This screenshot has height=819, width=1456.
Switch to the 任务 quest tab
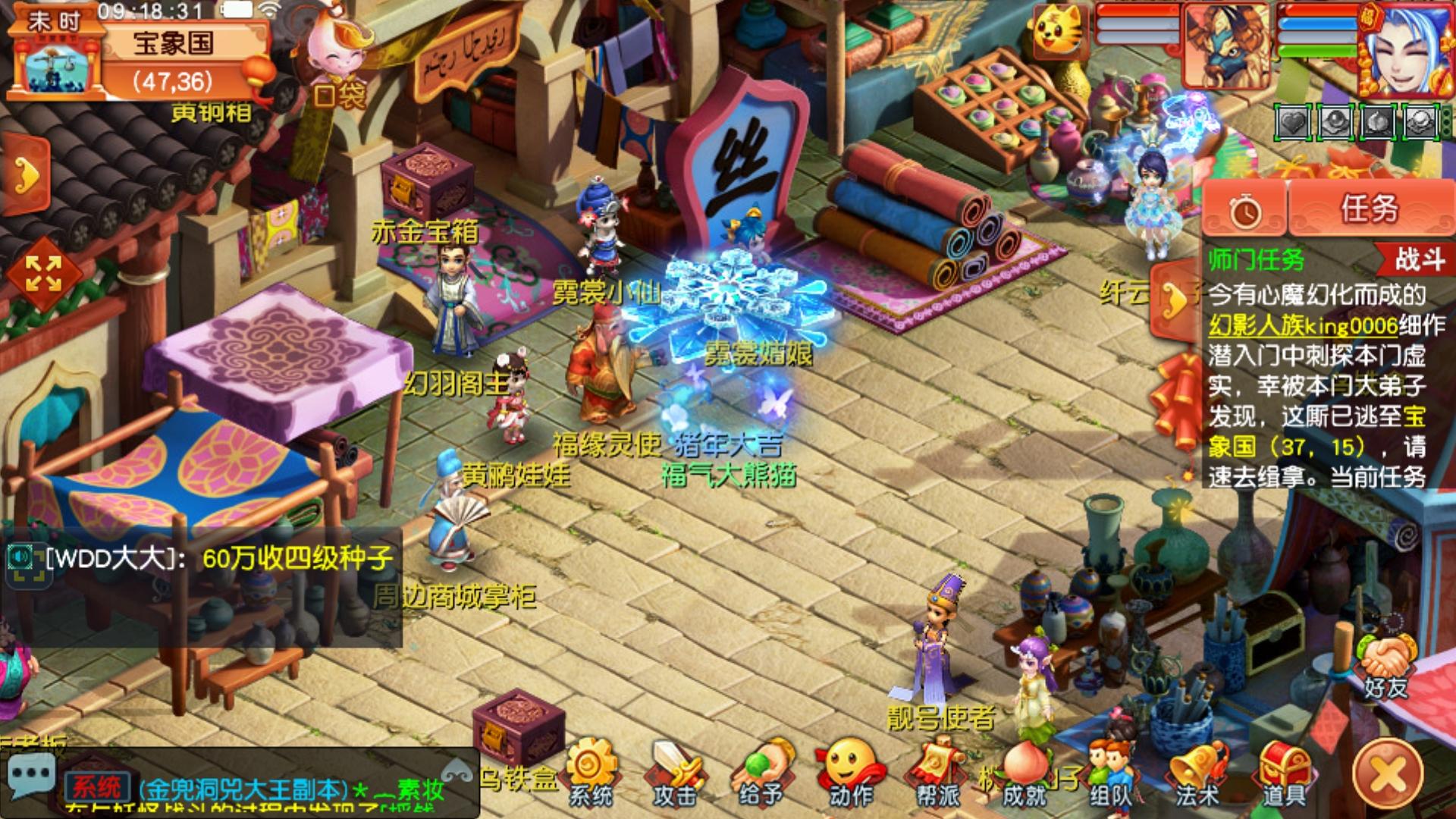tap(1370, 209)
